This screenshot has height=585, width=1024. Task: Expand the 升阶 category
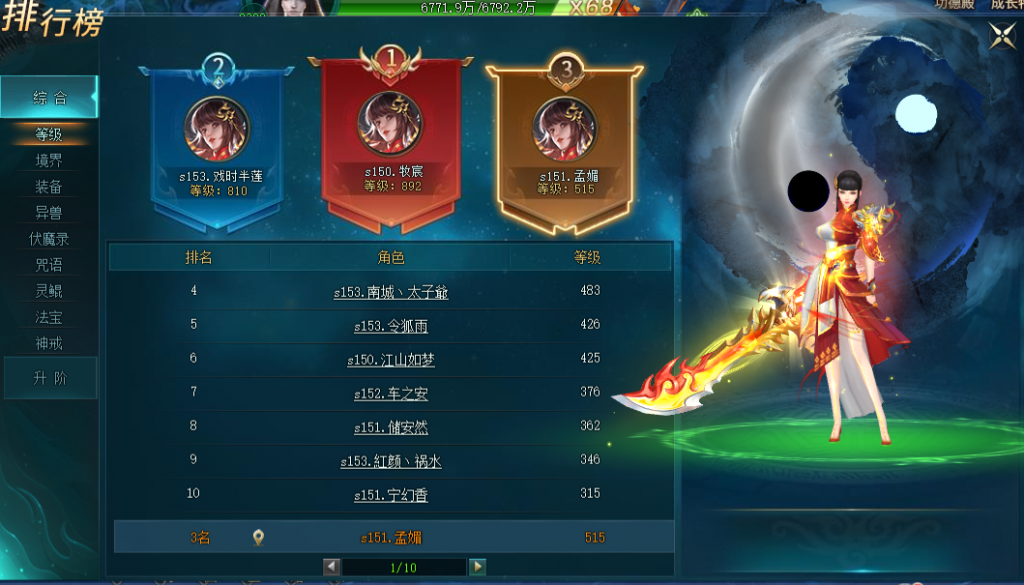click(49, 379)
